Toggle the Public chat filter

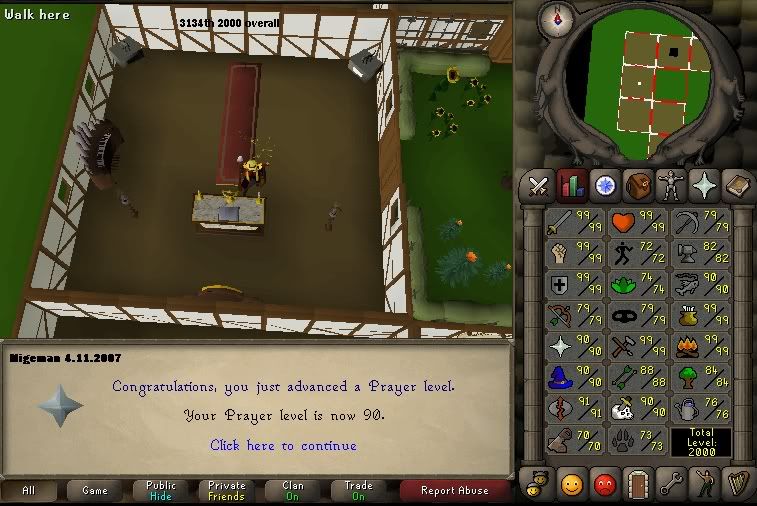[x=160, y=491]
